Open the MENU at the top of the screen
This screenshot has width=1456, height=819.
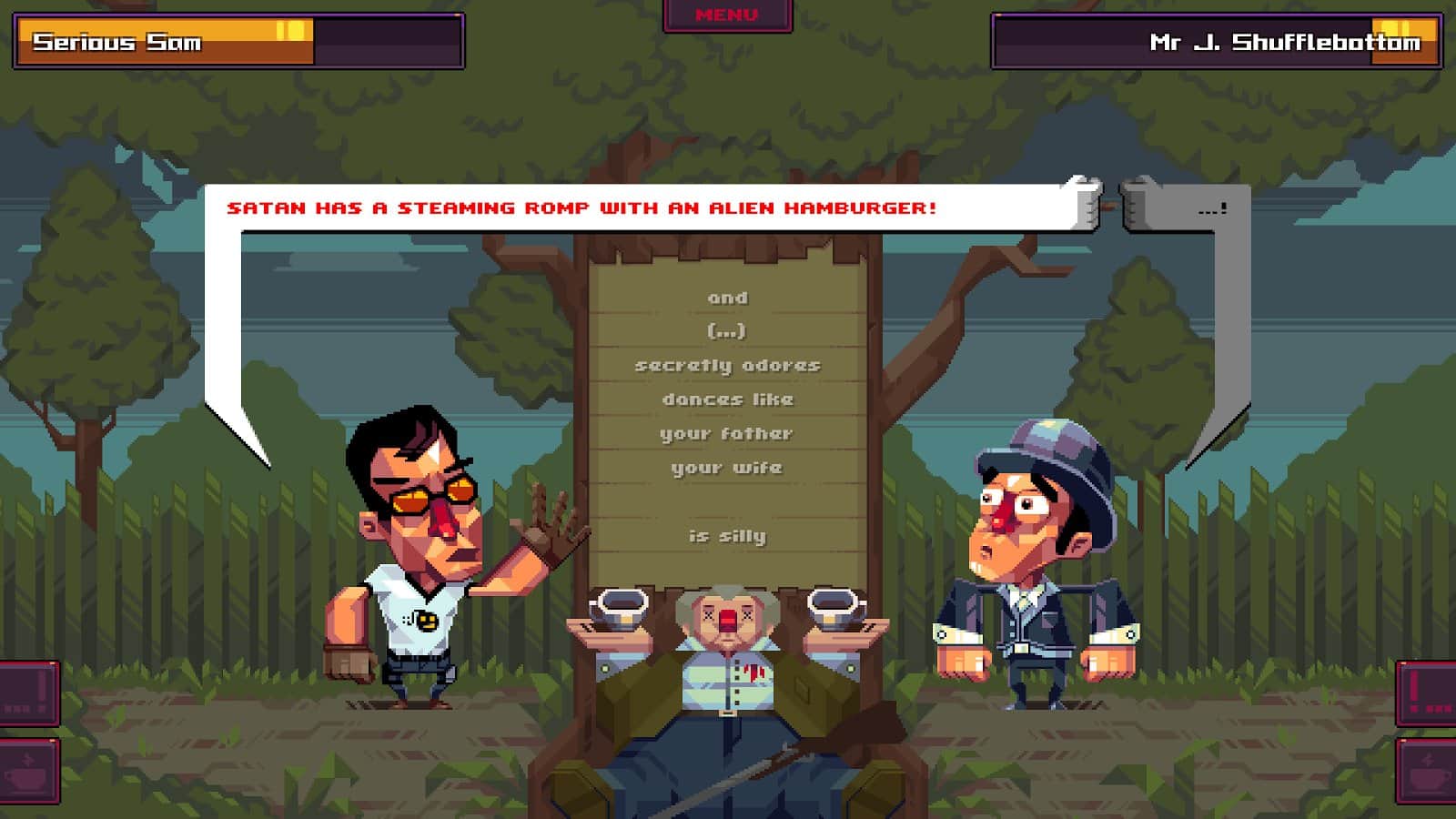(x=728, y=15)
